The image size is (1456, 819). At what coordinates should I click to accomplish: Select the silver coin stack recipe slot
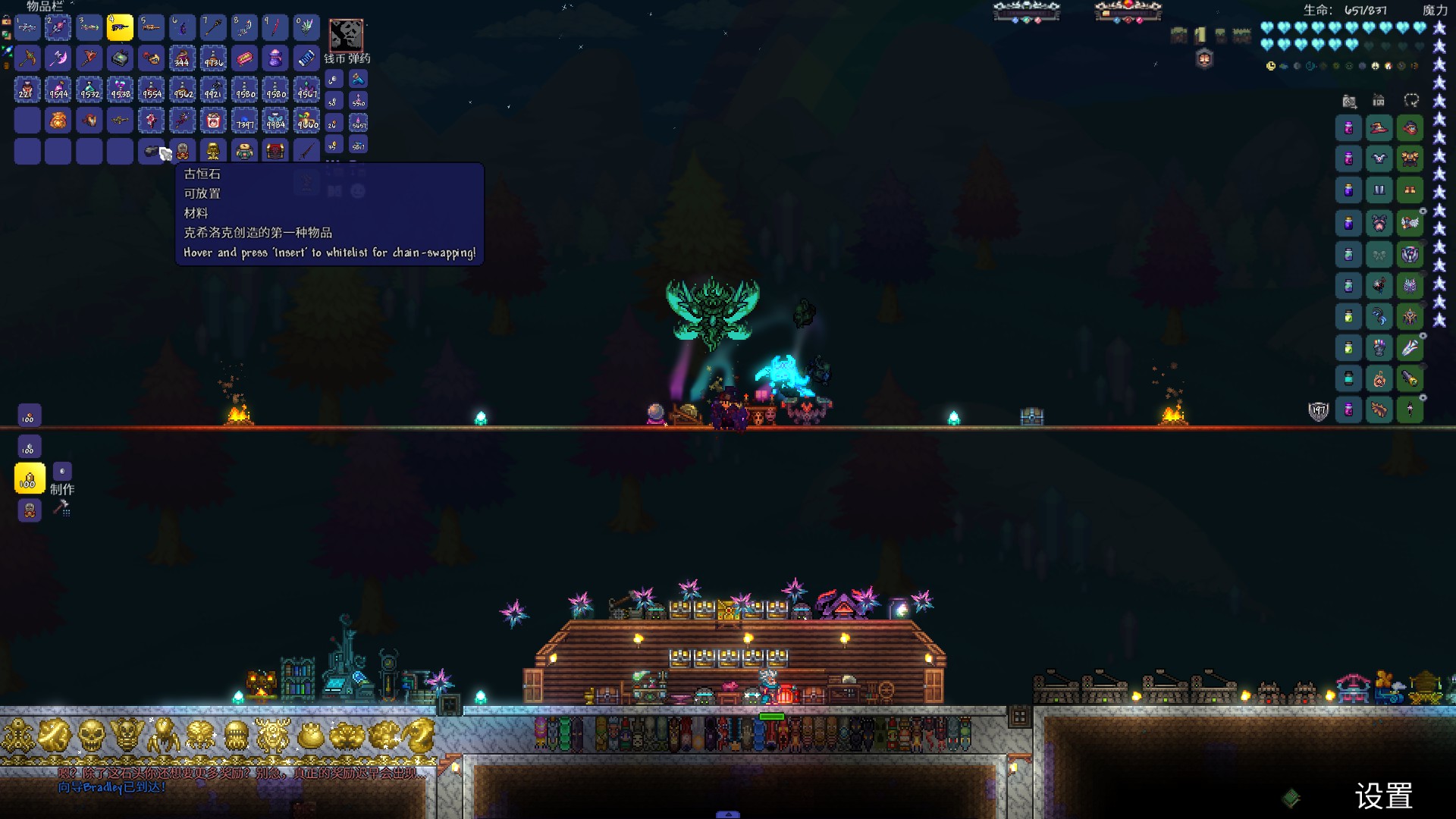tap(30, 447)
